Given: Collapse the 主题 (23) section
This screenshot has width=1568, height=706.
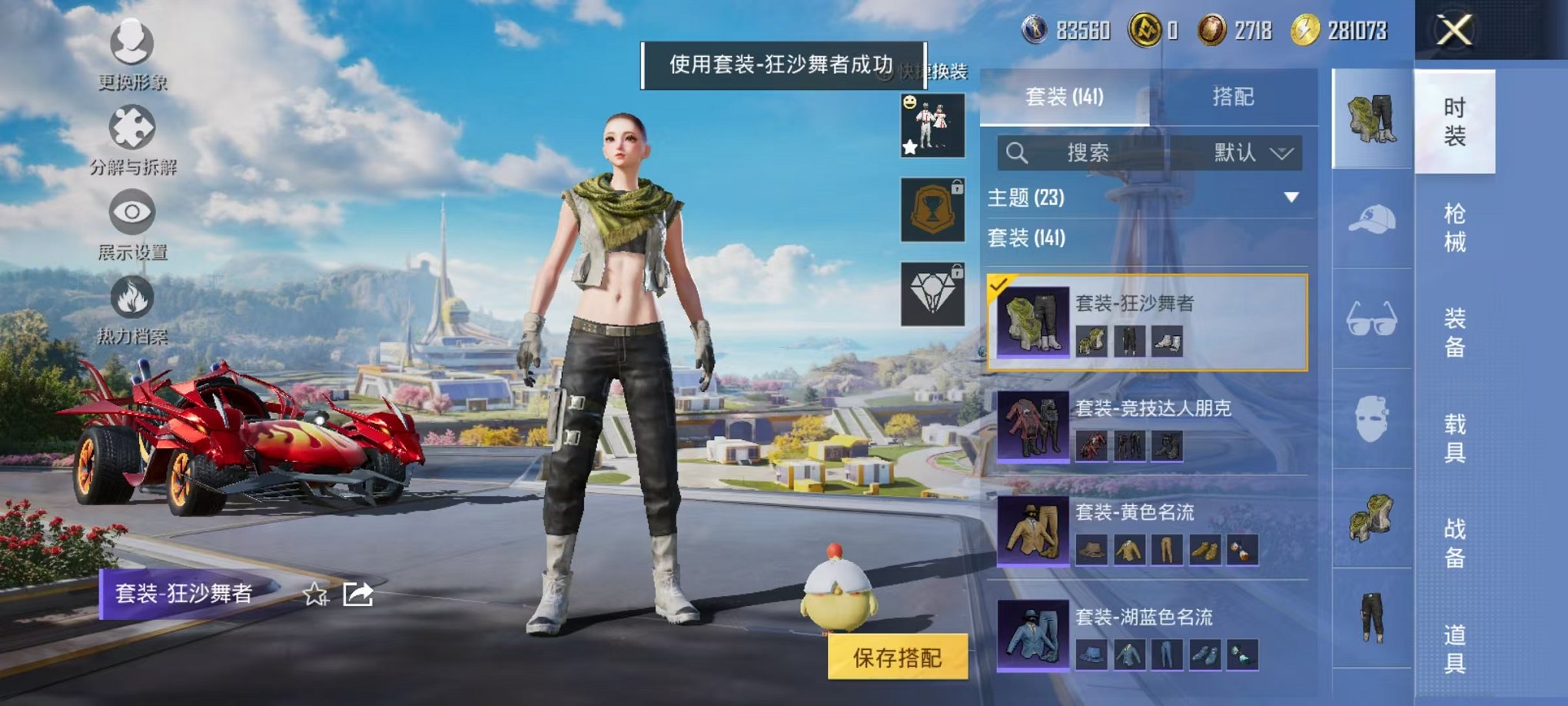Looking at the screenshot, I should (x=1291, y=197).
